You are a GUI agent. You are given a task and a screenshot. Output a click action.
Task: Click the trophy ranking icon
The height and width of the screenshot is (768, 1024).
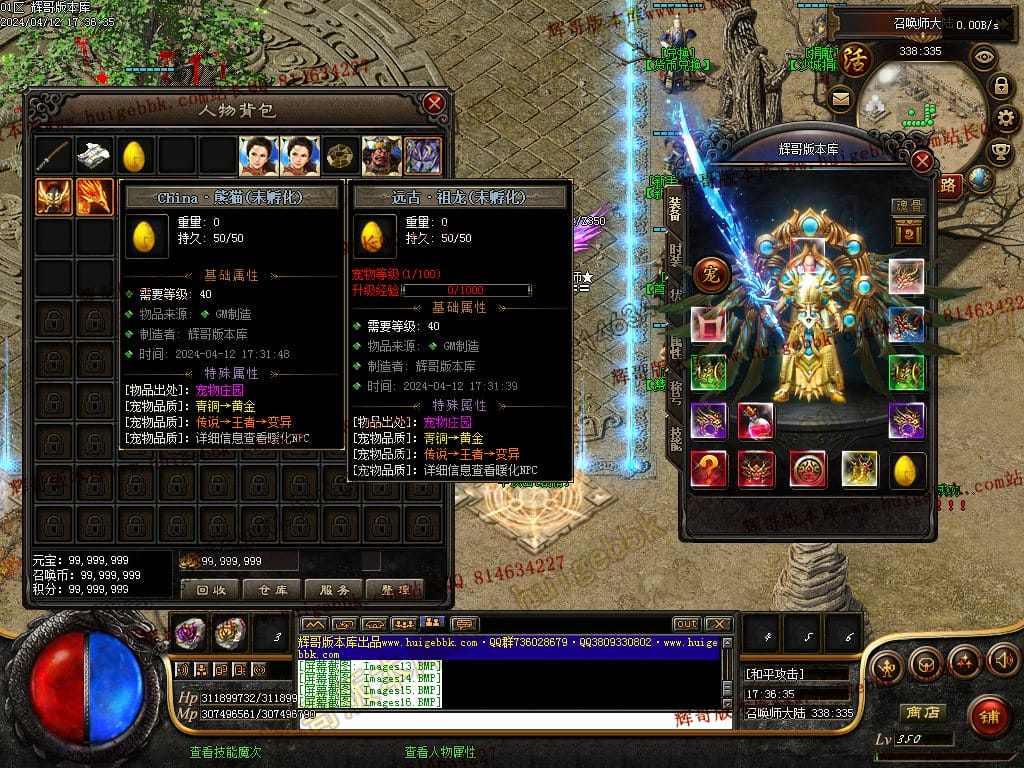point(999,150)
